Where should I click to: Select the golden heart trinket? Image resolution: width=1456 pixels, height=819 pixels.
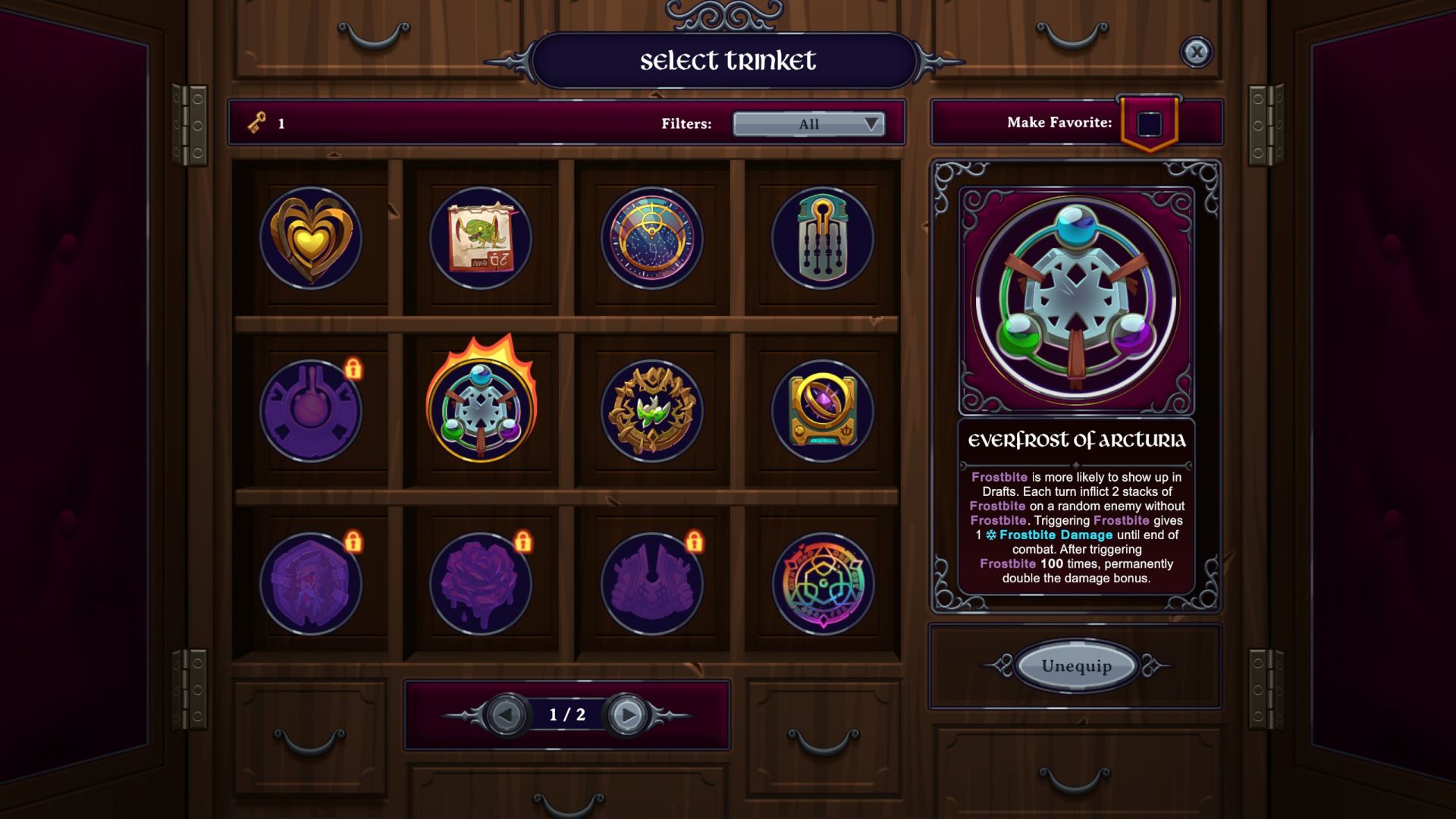[310, 238]
